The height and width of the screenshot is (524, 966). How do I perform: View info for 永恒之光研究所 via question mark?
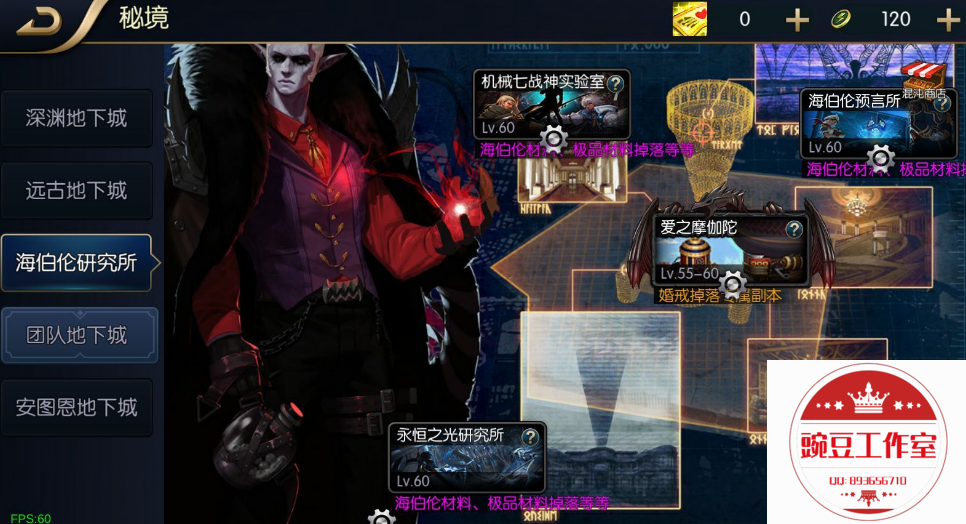(x=530, y=436)
